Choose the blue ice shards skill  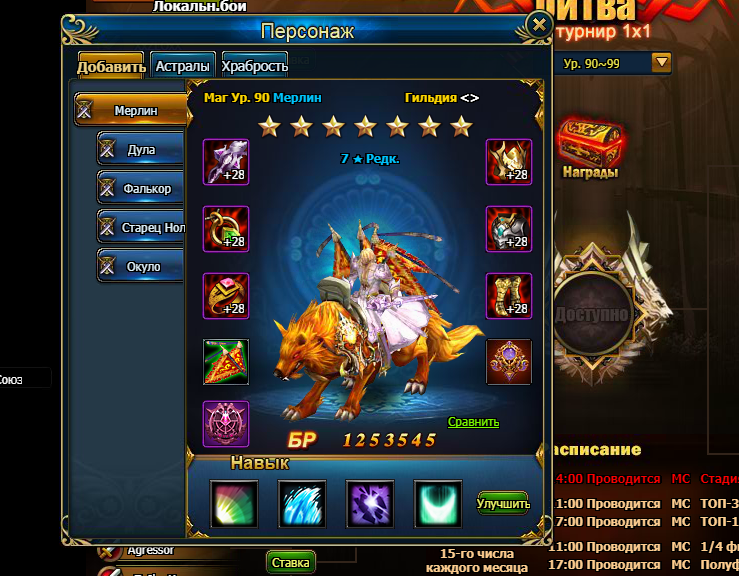point(302,503)
